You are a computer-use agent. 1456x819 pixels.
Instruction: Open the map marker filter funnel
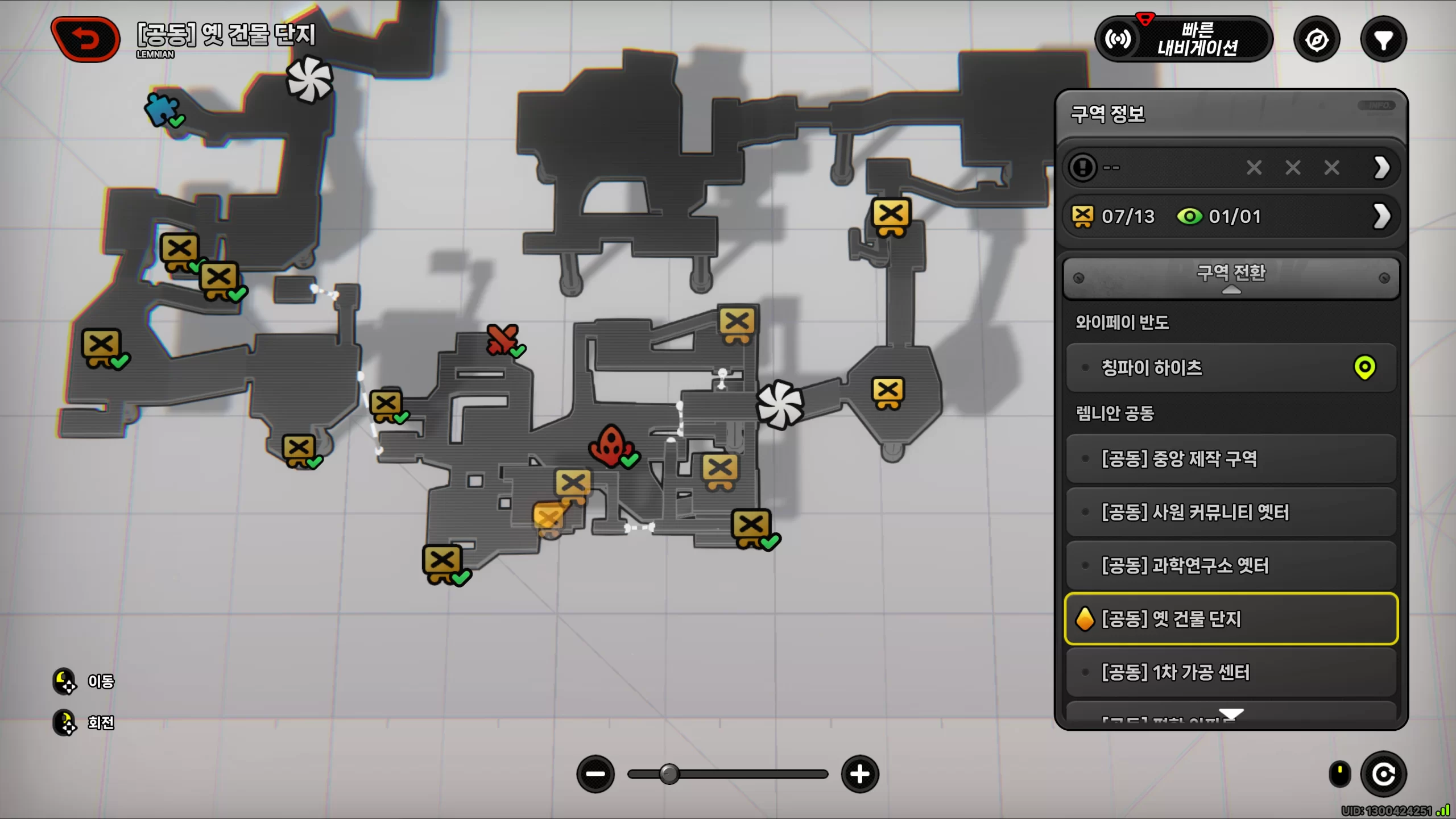click(x=1383, y=40)
